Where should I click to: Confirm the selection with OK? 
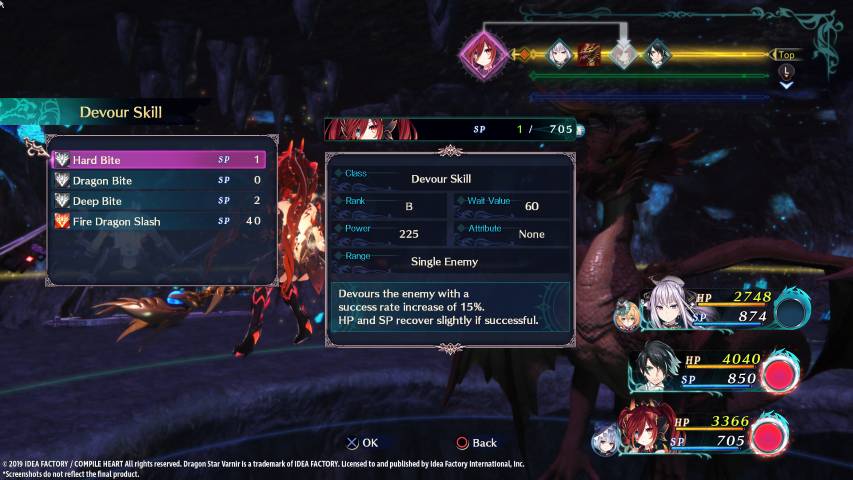362,443
